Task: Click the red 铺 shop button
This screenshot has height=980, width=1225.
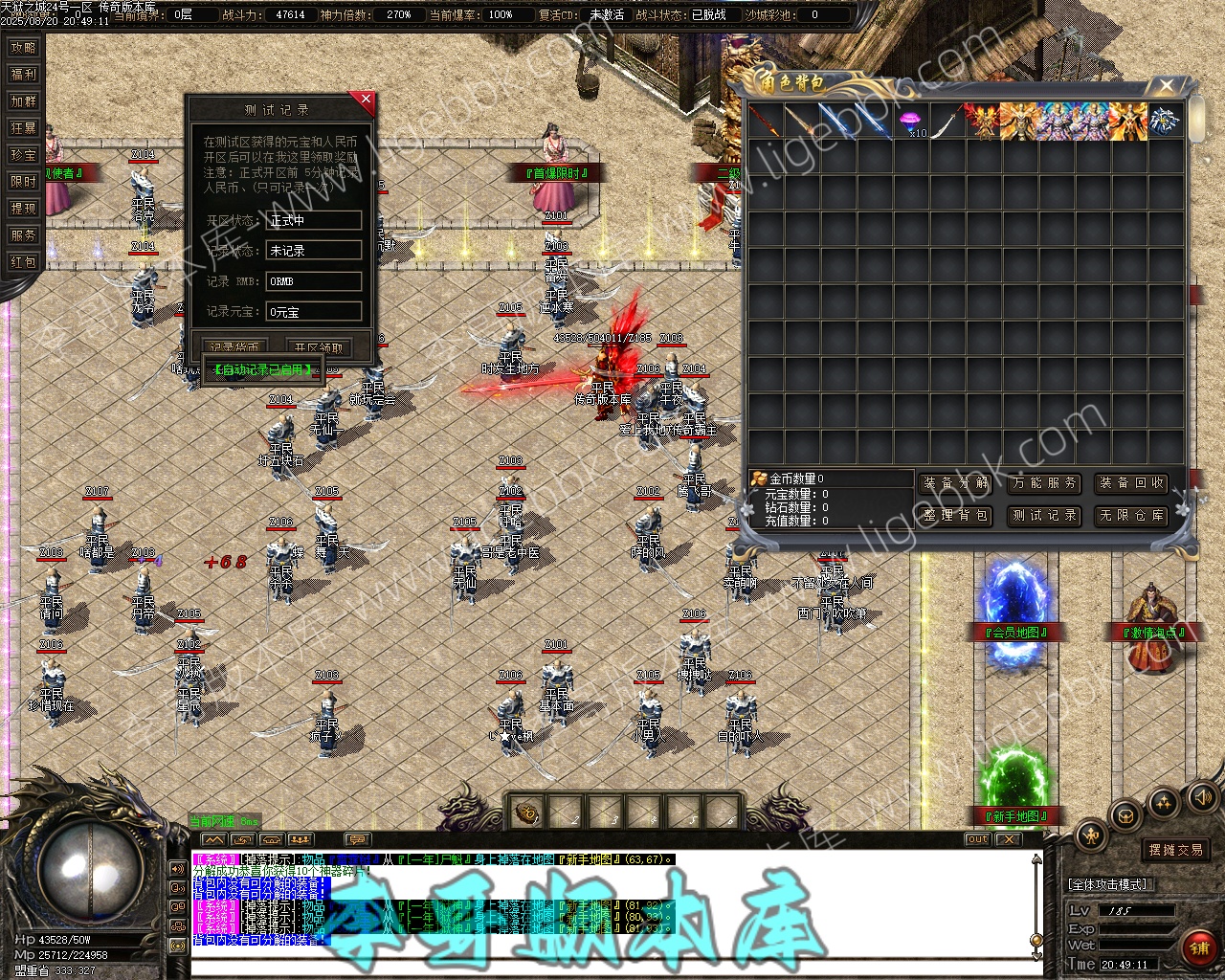Action: click(x=1197, y=947)
